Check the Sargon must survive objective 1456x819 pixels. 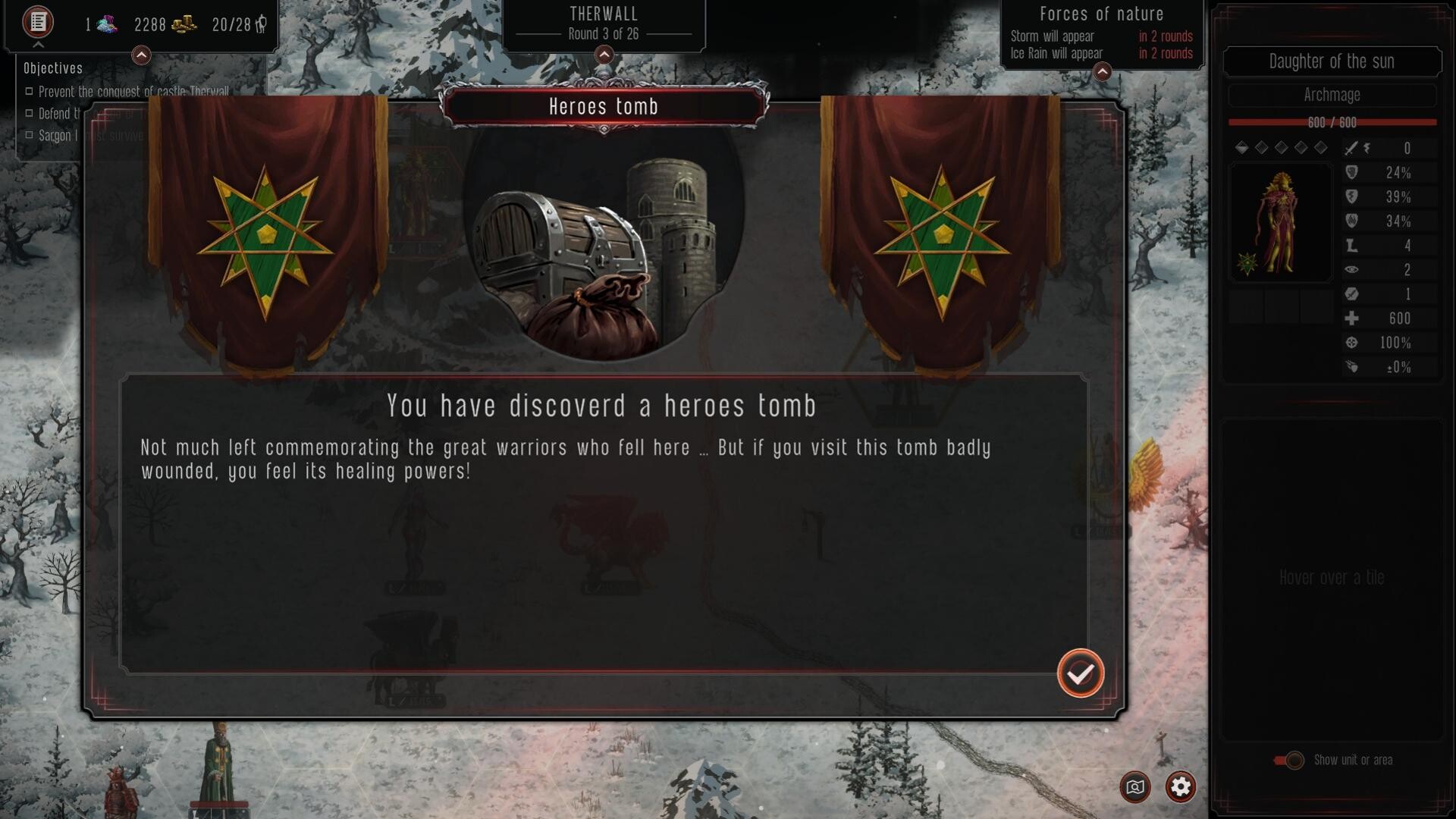(x=30, y=135)
